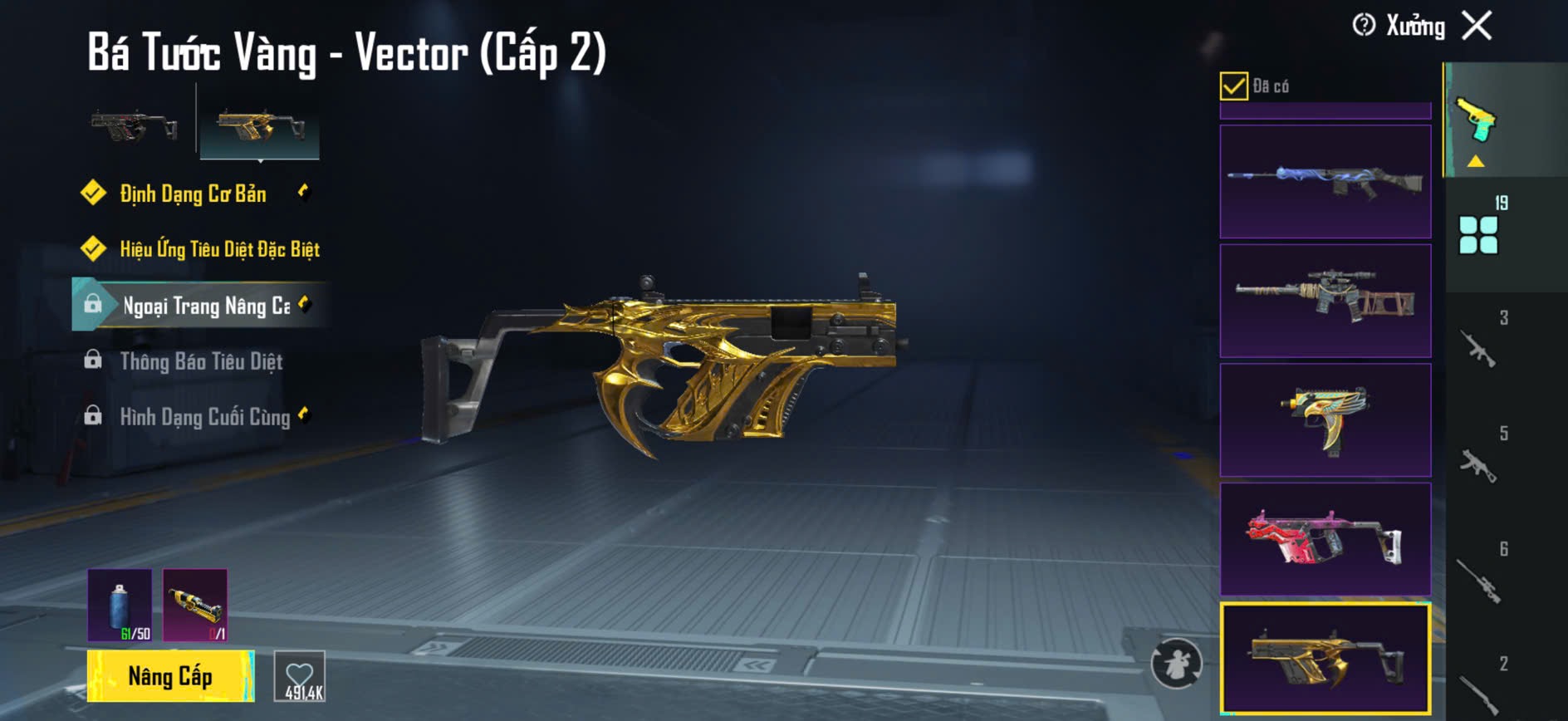Image resolution: width=1568 pixels, height=721 pixels.
Task: Switch to the all-items grid category
Action: (x=1479, y=234)
